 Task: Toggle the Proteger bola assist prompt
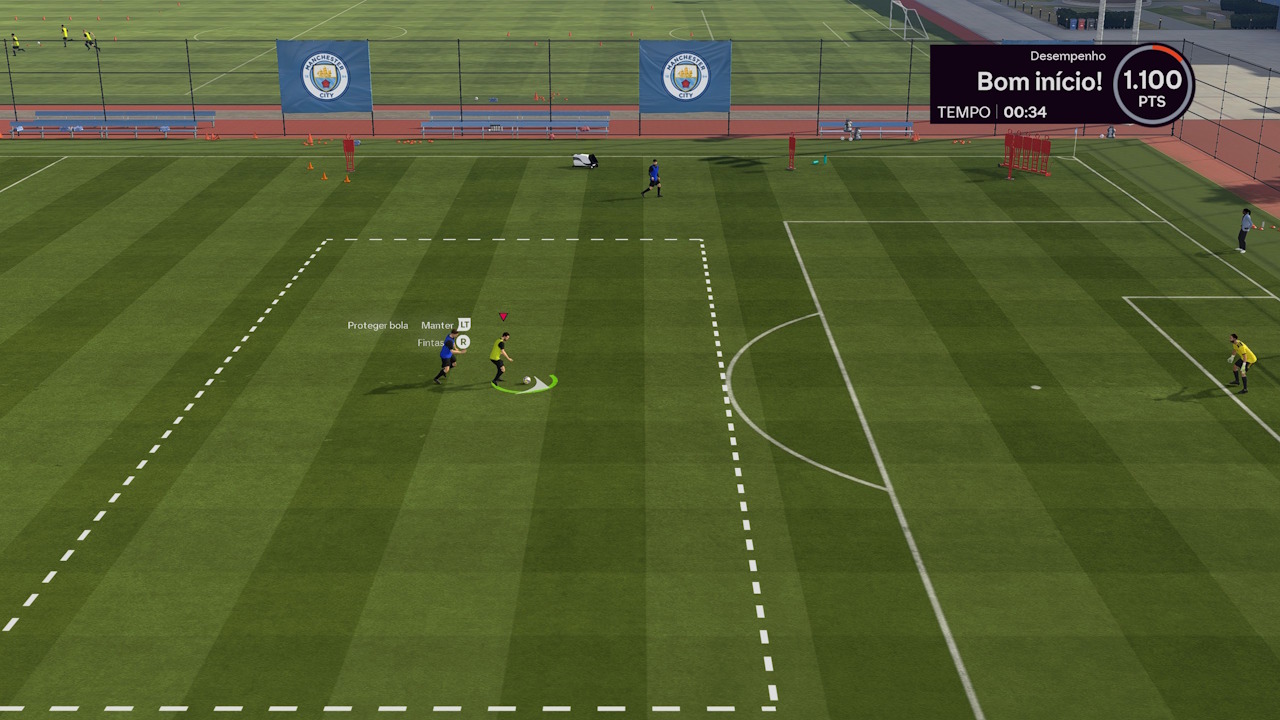pyautogui.click(x=378, y=325)
